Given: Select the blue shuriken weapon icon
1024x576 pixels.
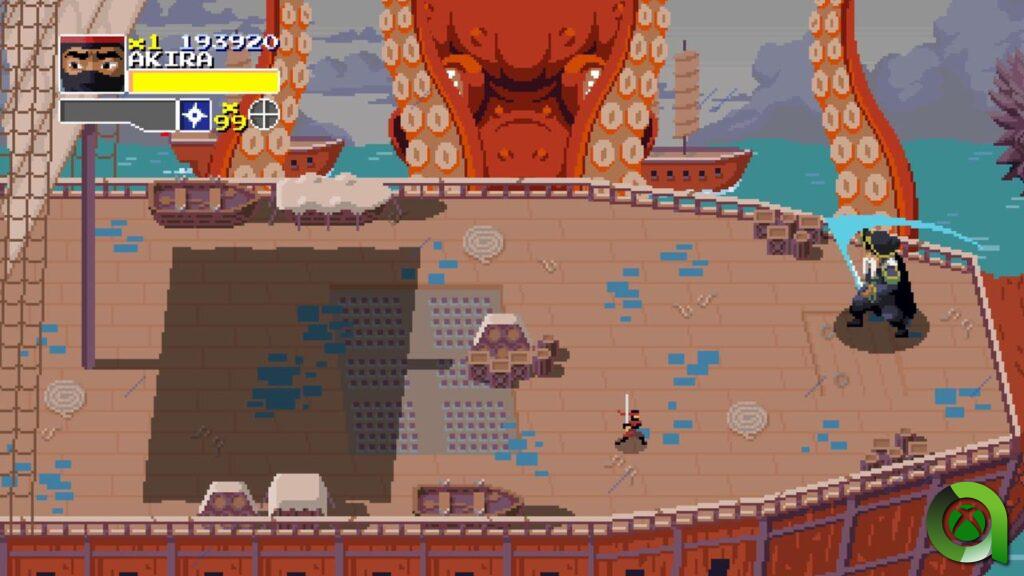Looking at the screenshot, I should [193, 115].
